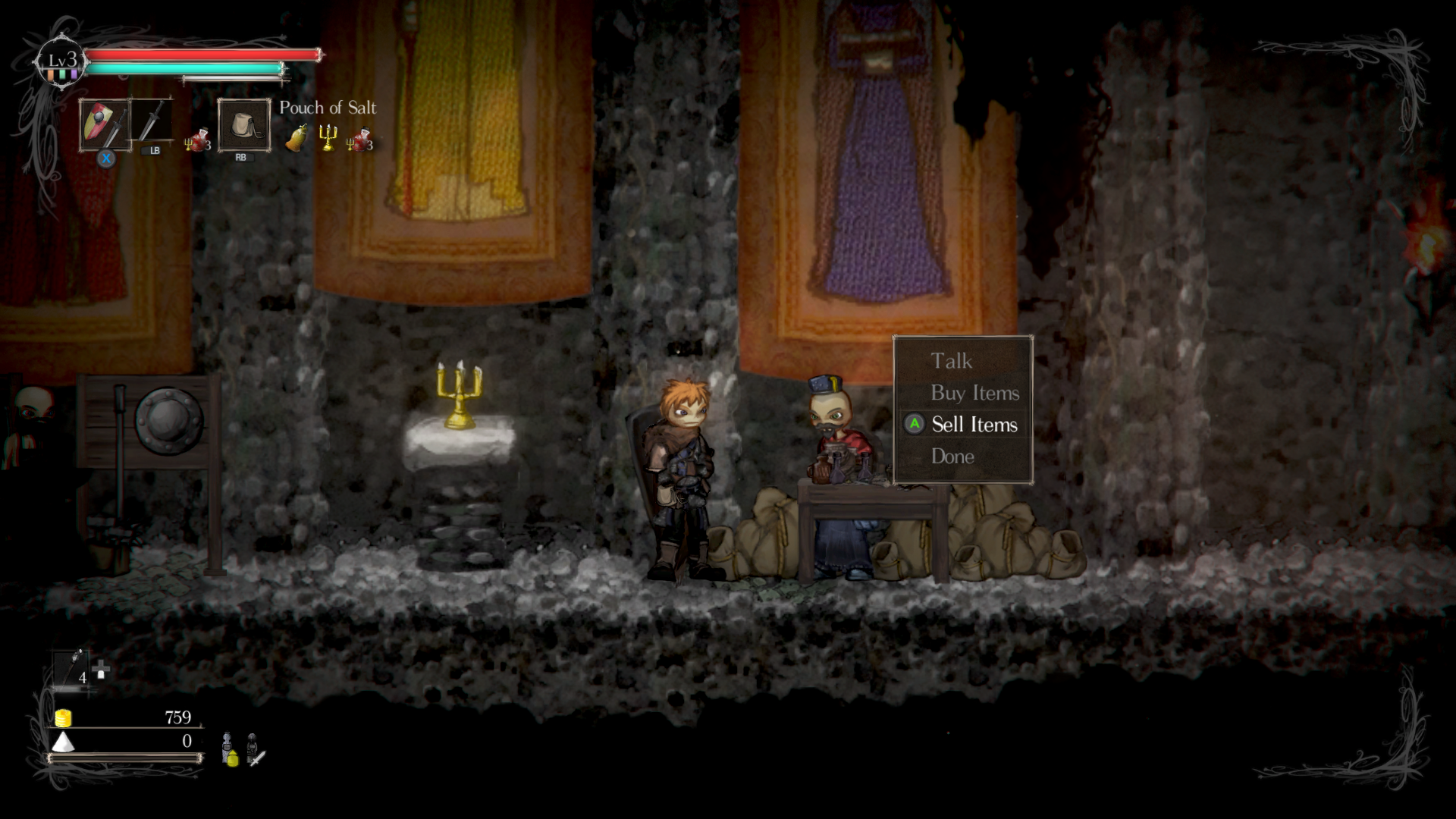The width and height of the screenshot is (1456, 819).
Task: Click the statue with sword icon
Action: 255,749
